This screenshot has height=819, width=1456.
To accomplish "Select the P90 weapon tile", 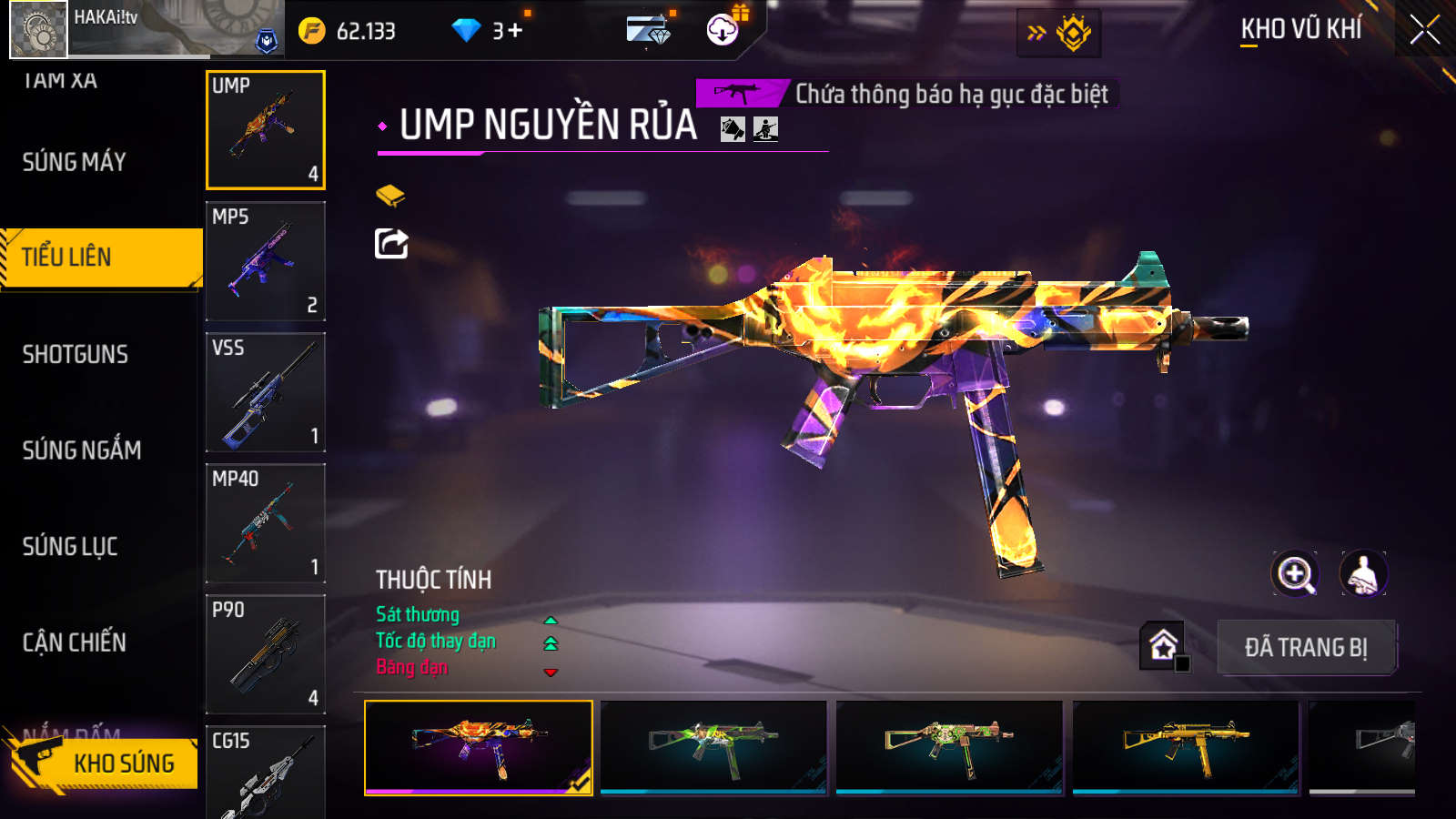I will (266, 654).
